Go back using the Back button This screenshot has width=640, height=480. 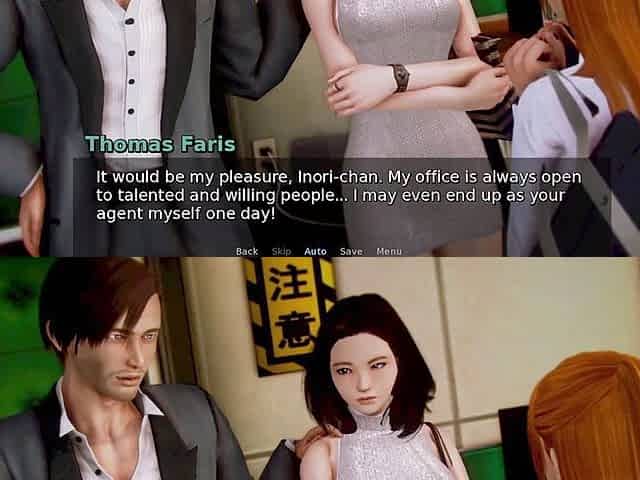(x=247, y=251)
